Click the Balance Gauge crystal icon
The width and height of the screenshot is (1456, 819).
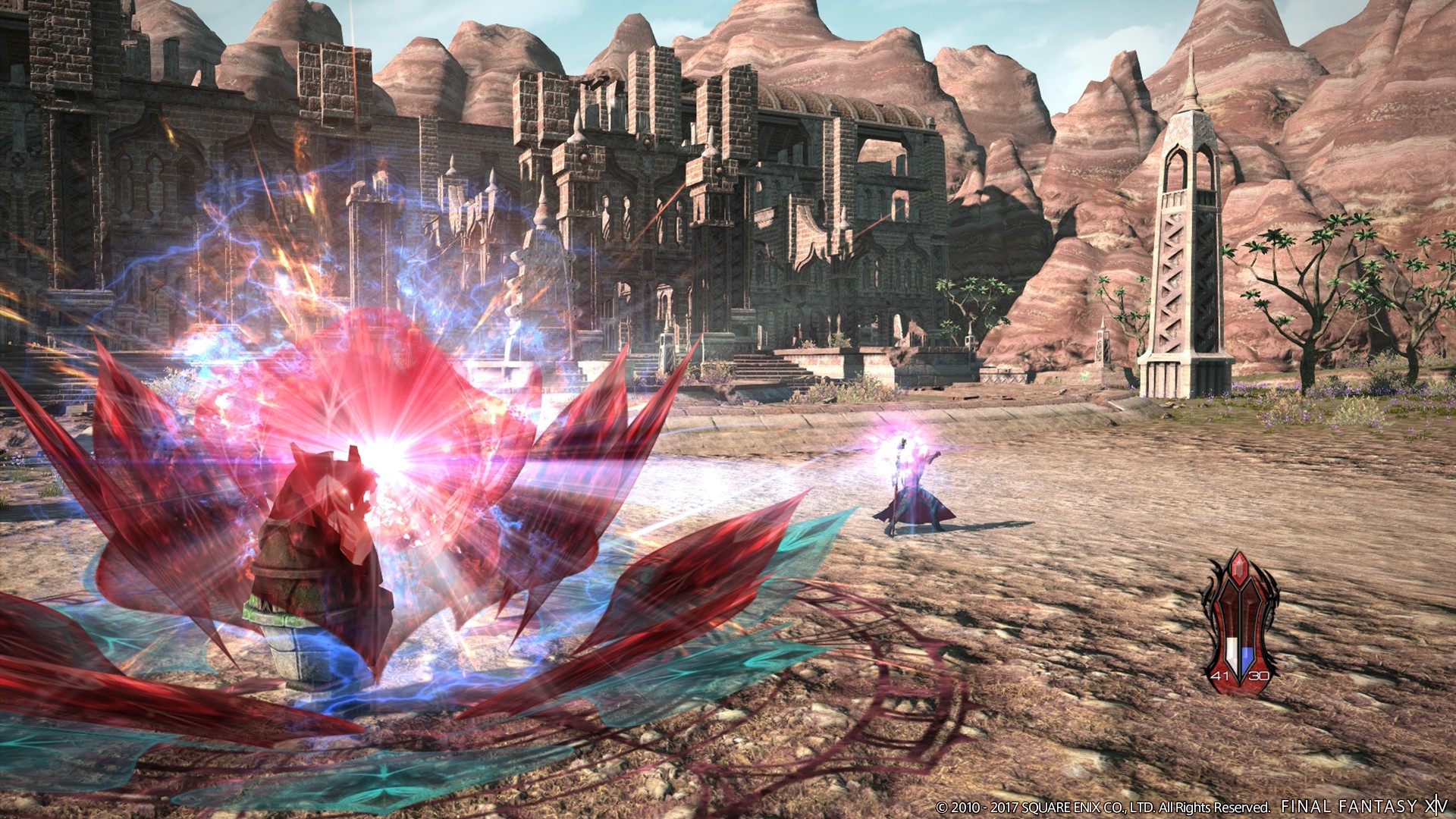1240,623
